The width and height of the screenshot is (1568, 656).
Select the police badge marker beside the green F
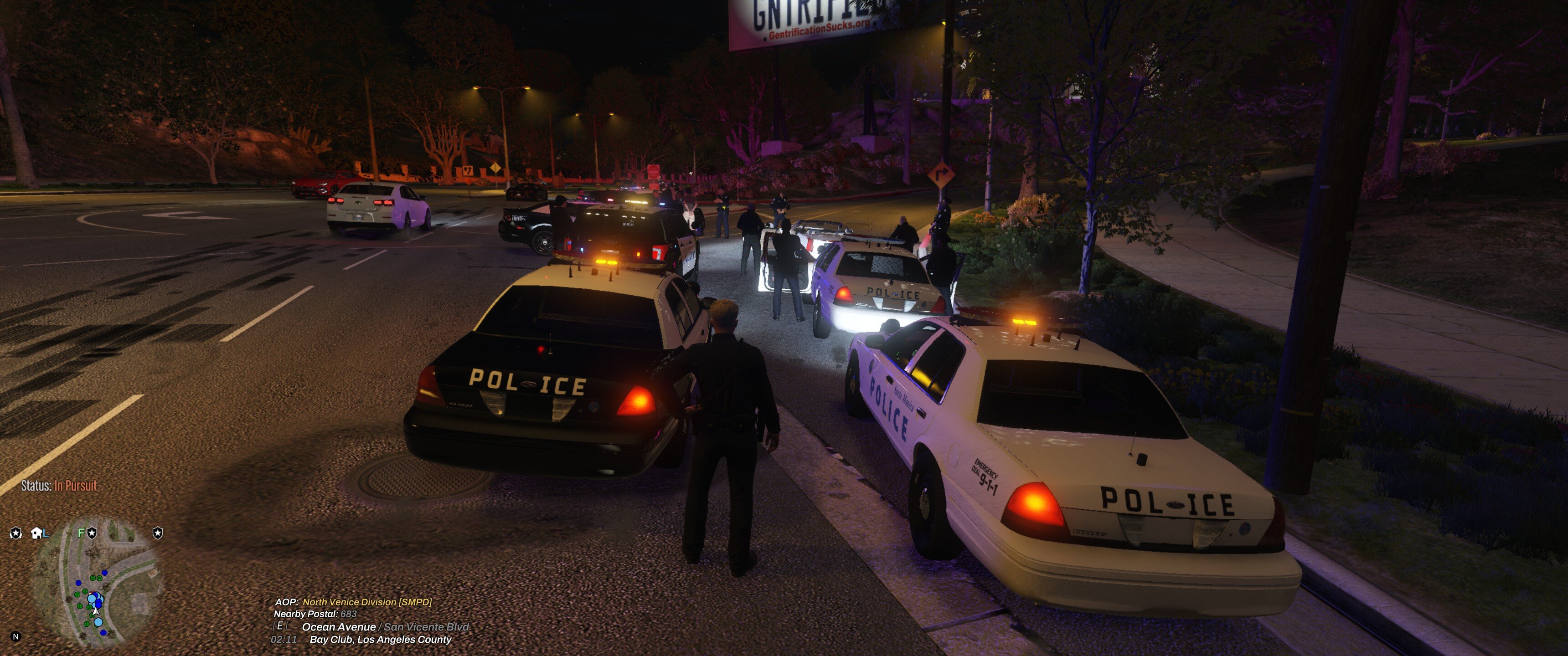[x=92, y=533]
